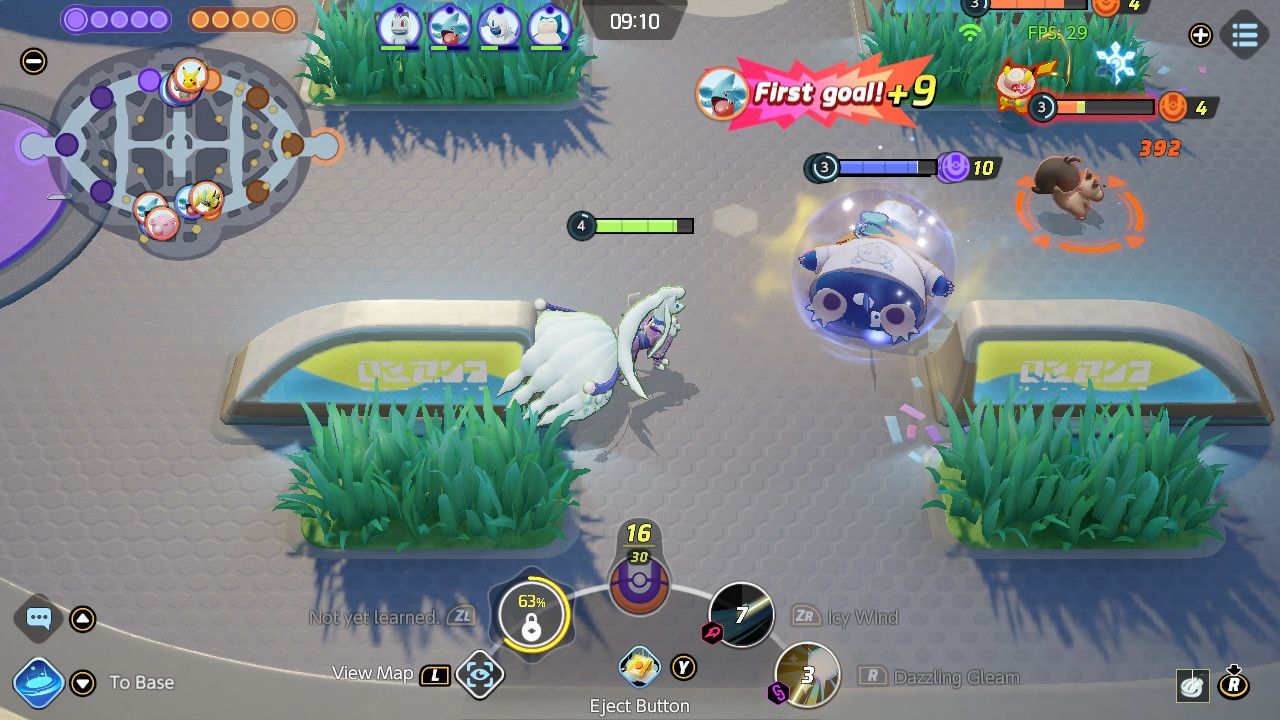The width and height of the screenshot is (1280, 720).
Task: Select the basic attack icon in the corner
Action: point(1190,685)
